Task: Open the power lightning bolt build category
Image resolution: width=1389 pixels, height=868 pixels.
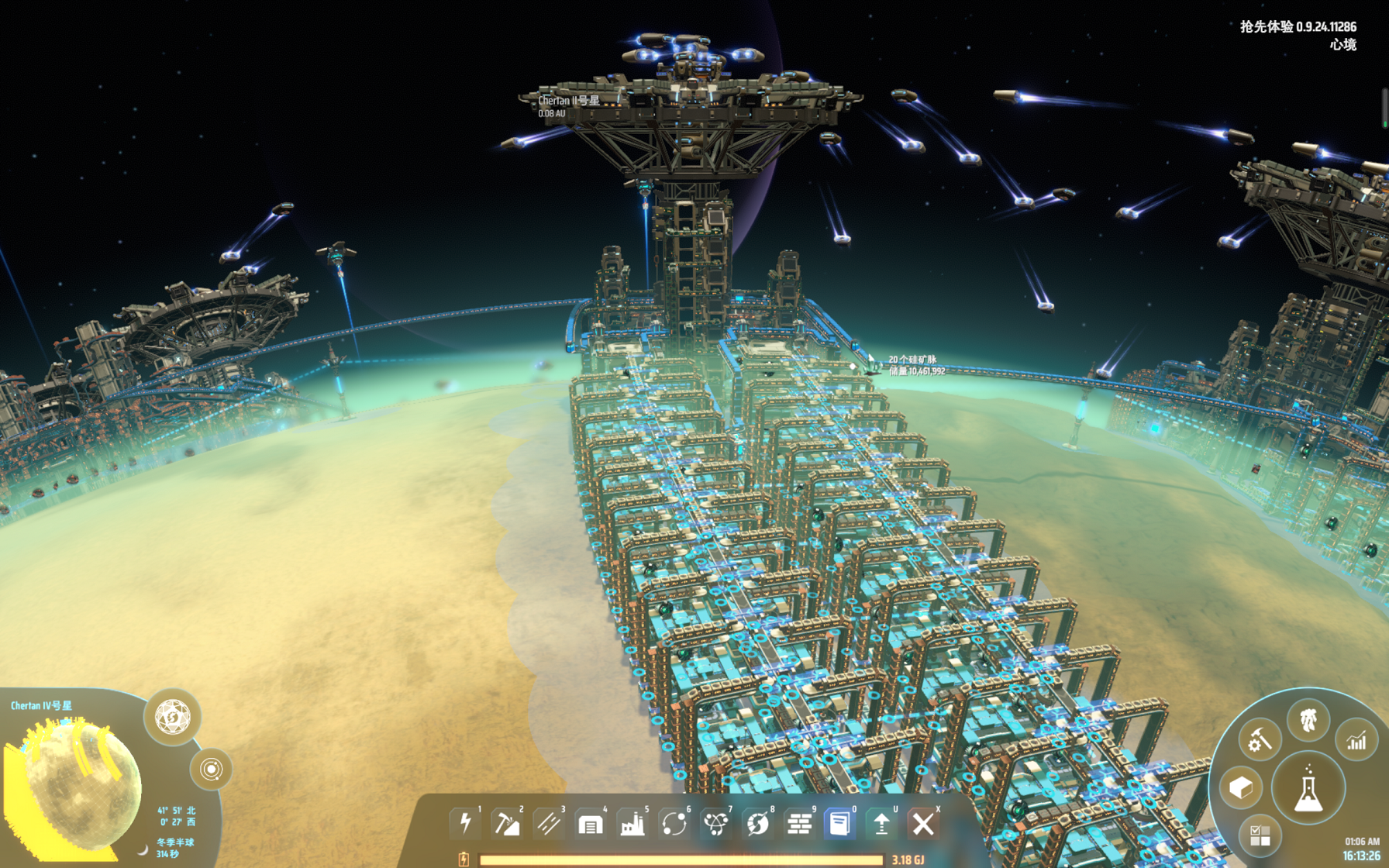Action: tap(465, 823)
